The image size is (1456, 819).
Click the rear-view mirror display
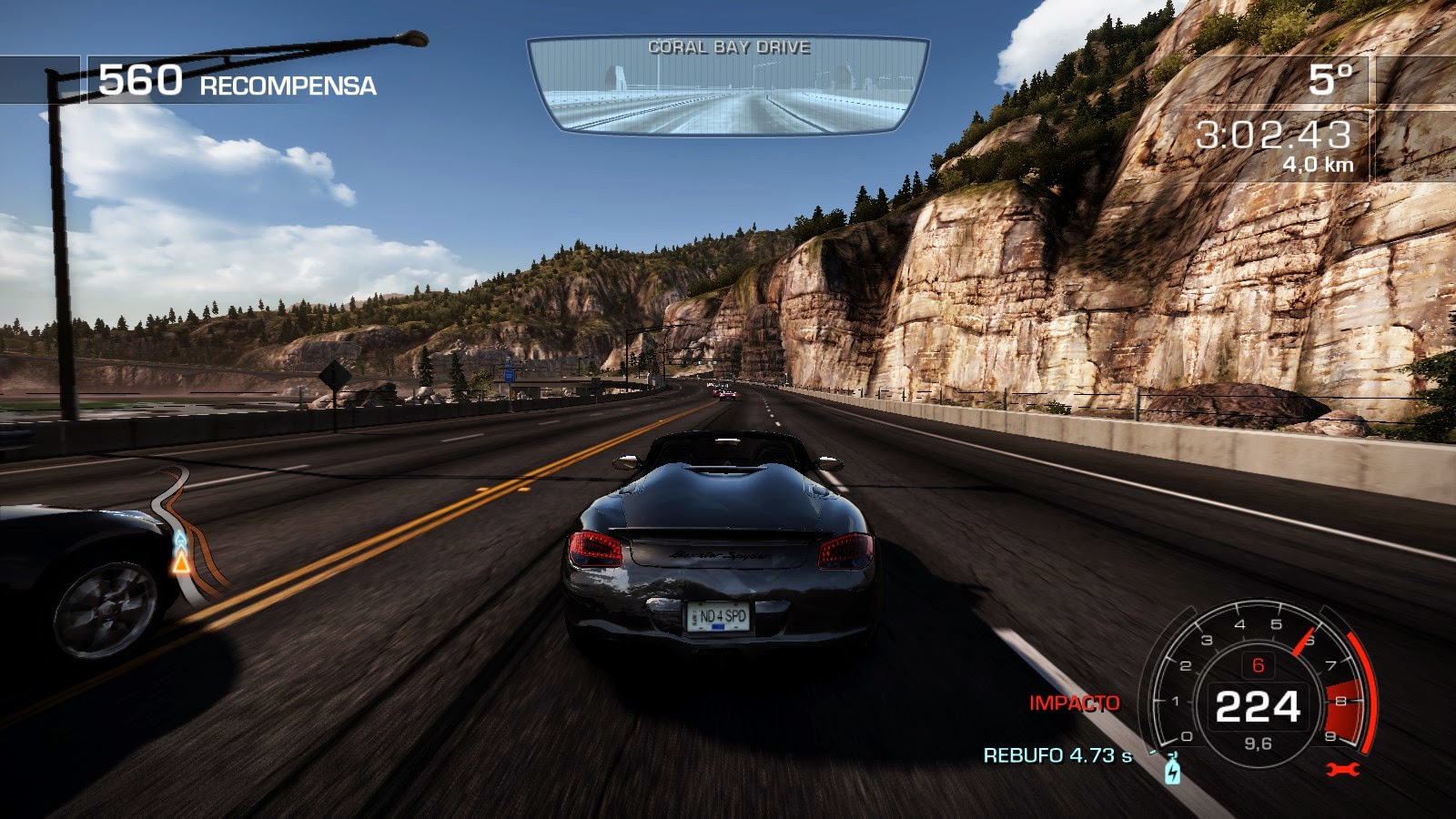point(728,86)
